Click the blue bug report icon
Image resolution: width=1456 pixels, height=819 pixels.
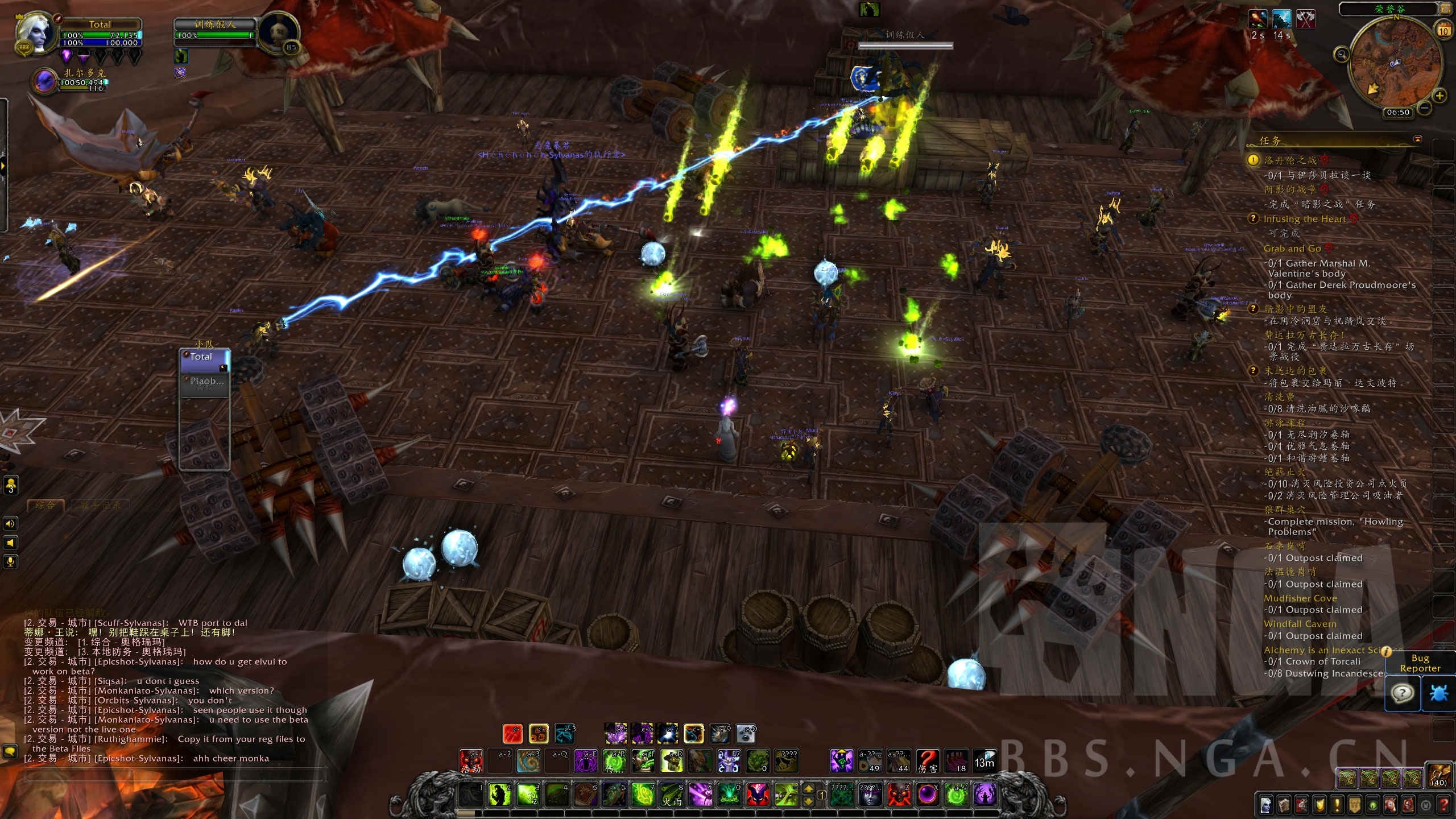(x=1438, y=693)
